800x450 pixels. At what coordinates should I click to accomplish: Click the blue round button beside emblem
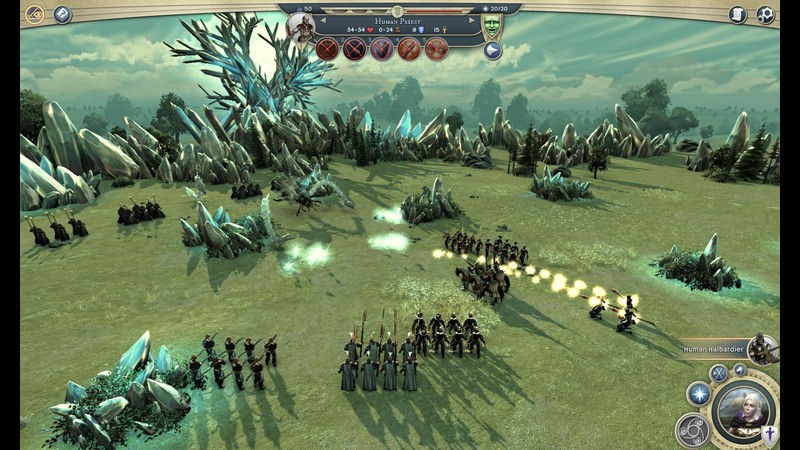coord(62,14)
